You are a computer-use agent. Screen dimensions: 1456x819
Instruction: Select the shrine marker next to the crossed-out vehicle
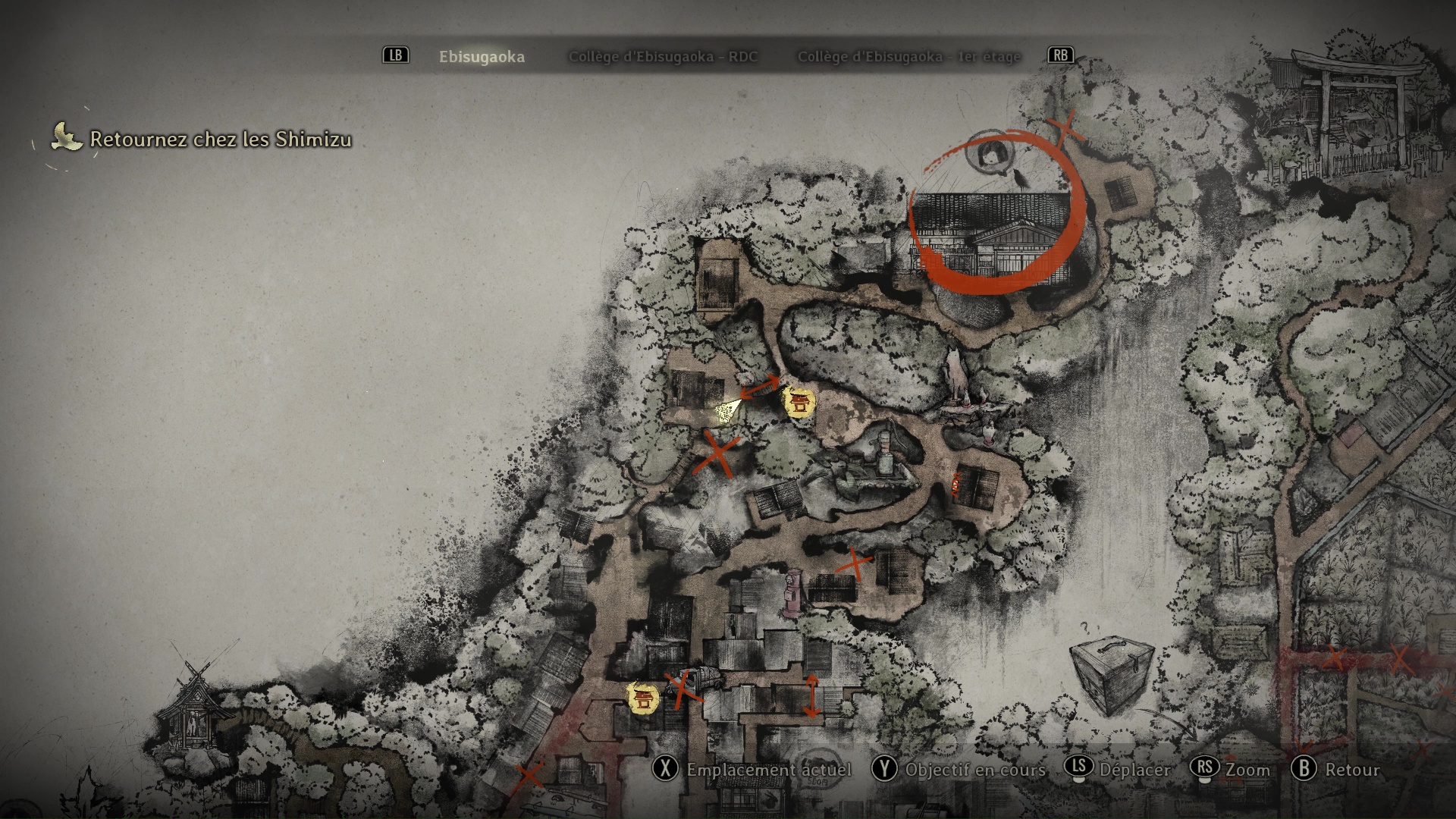click(x=642, y=698)
